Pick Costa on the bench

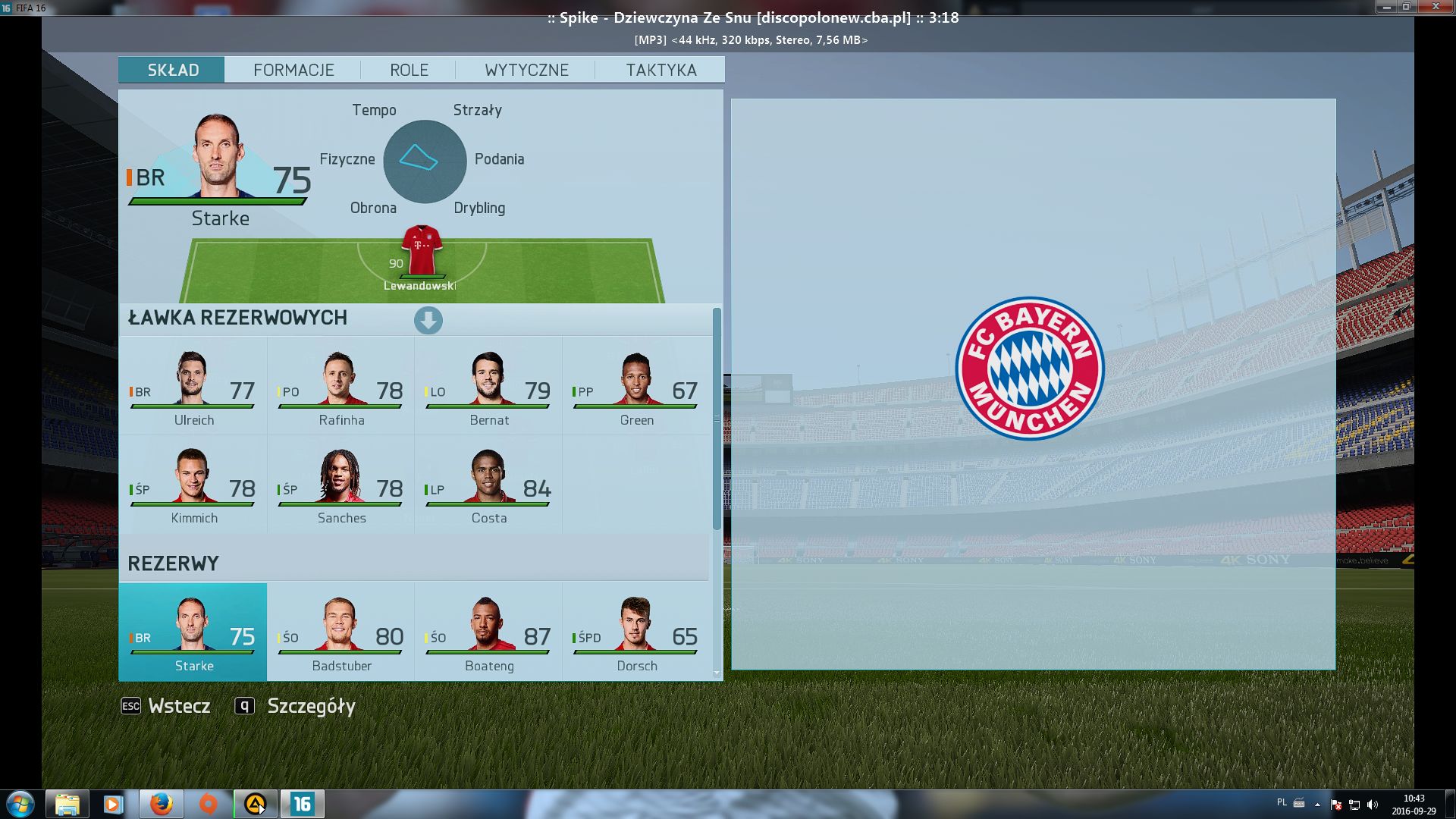point(488,485)
